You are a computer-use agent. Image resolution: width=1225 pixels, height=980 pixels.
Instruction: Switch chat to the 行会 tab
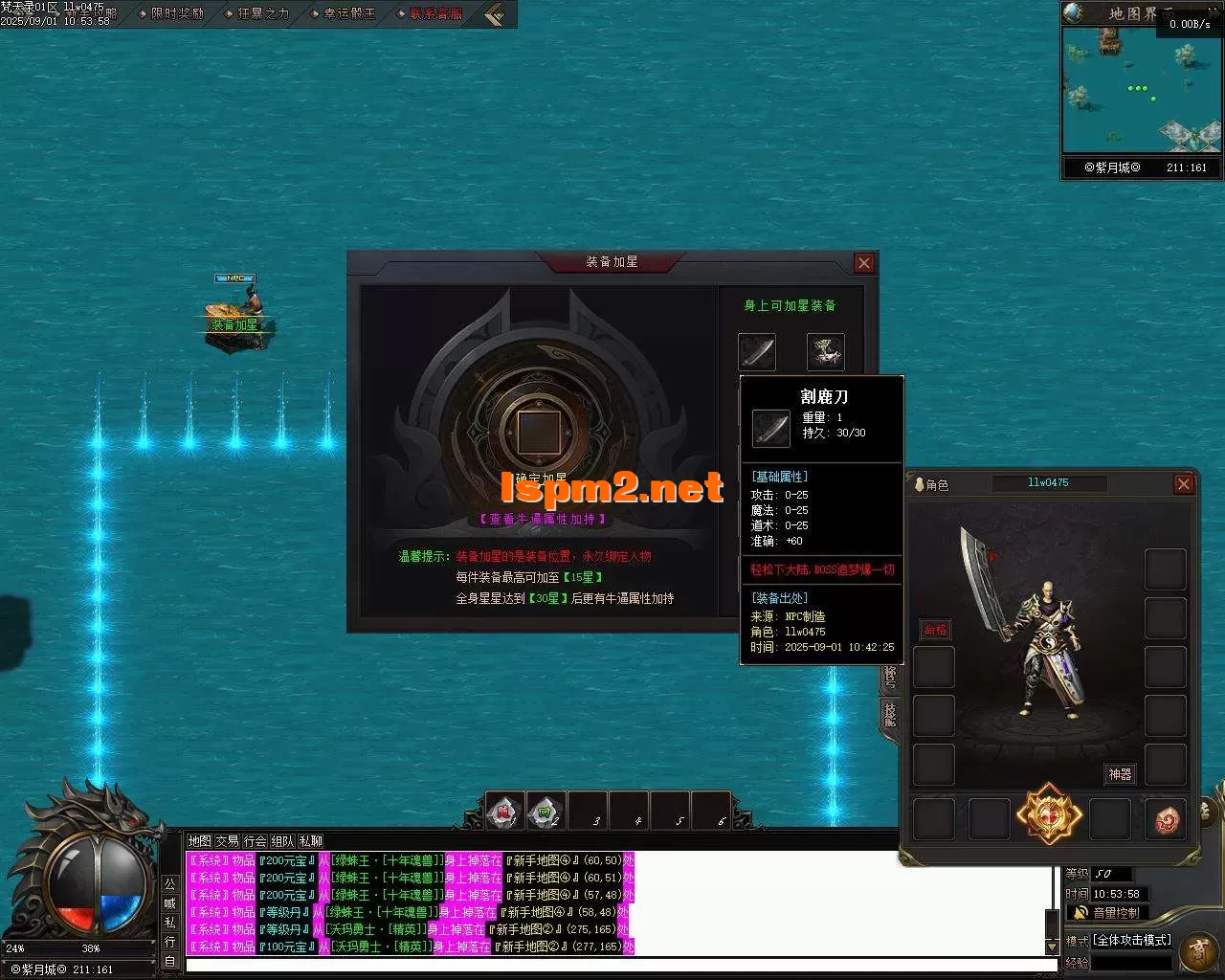pyautogui.click(x=255, y=841)
